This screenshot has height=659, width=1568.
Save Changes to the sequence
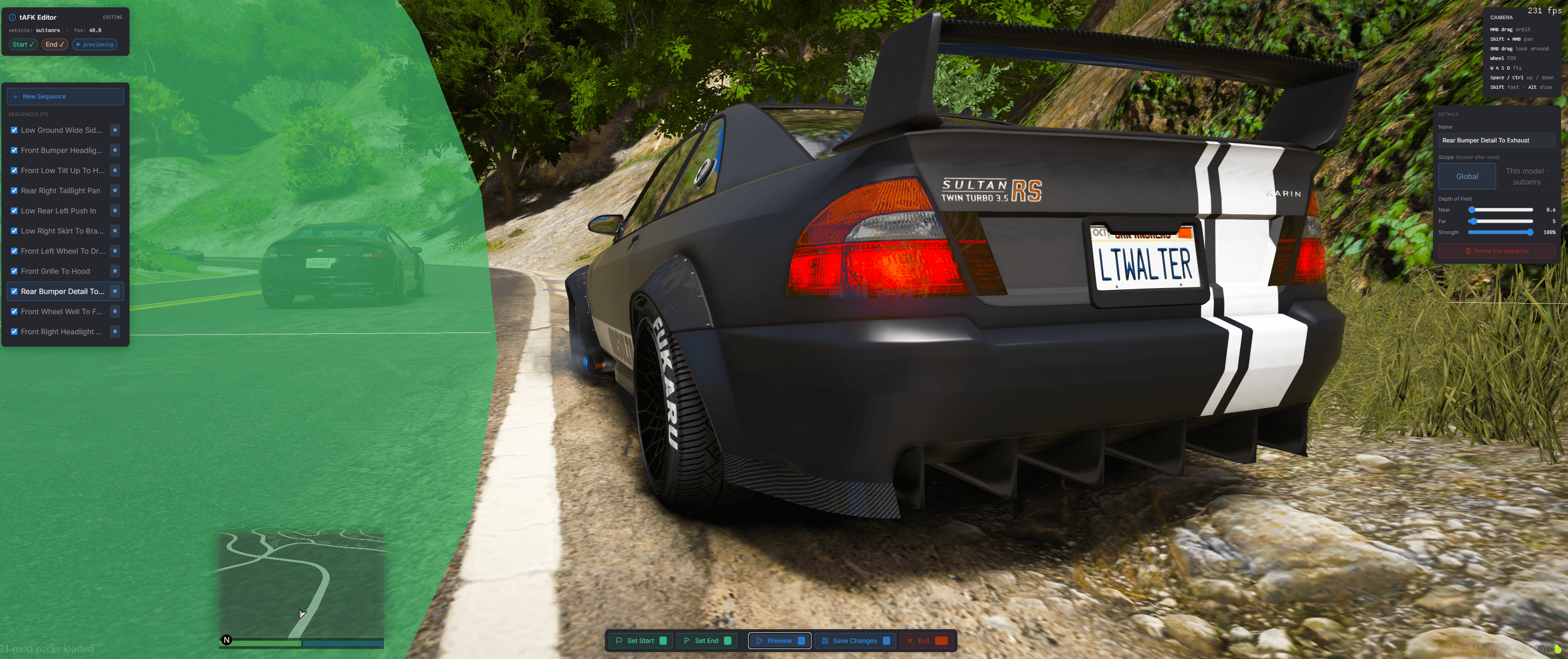click(854, 641)
